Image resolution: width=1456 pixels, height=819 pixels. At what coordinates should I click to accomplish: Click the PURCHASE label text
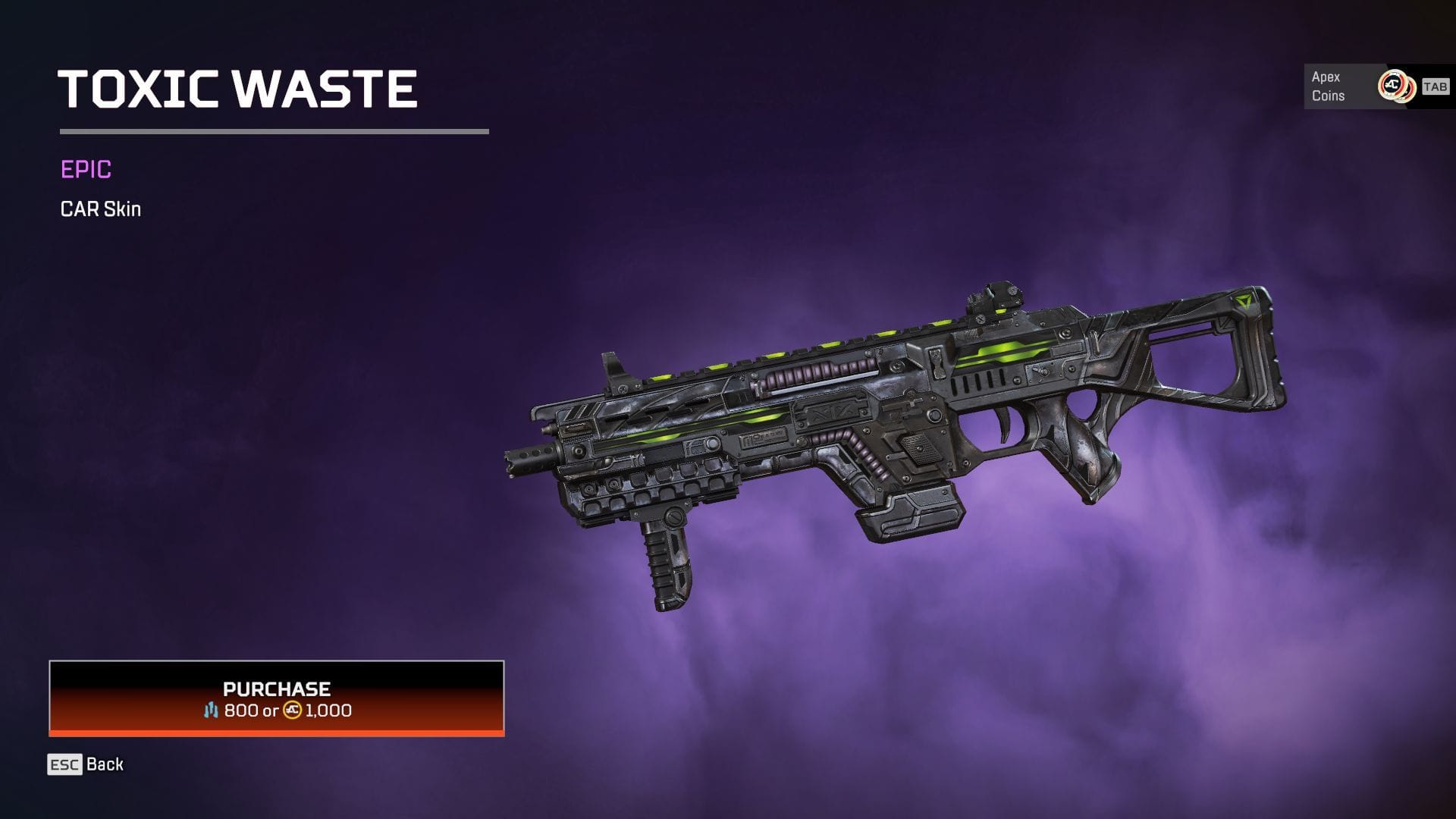(x=276, y=689)
